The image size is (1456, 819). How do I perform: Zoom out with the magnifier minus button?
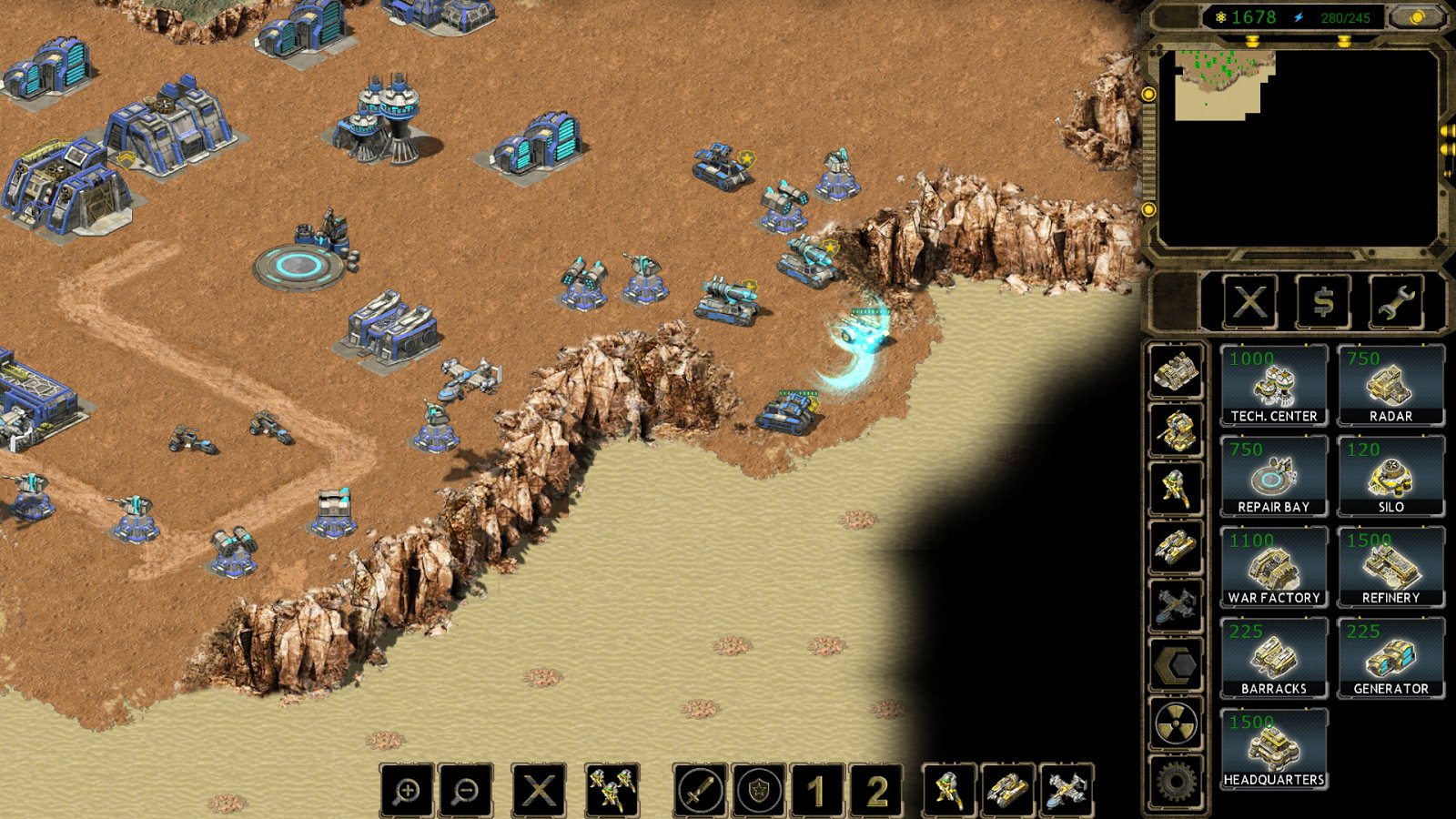(465, 790)
